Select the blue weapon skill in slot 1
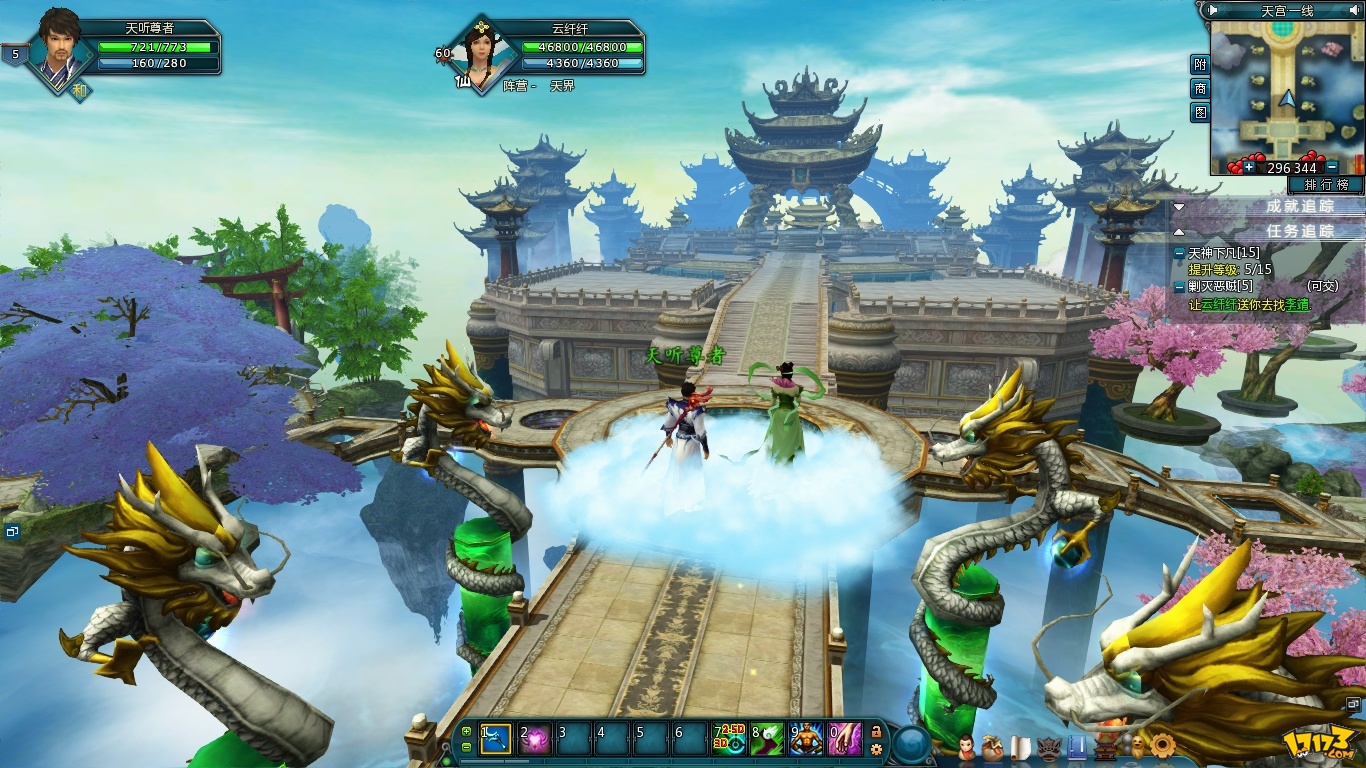This screenshot has width=1366, height=768. click(x=496, y=739)
